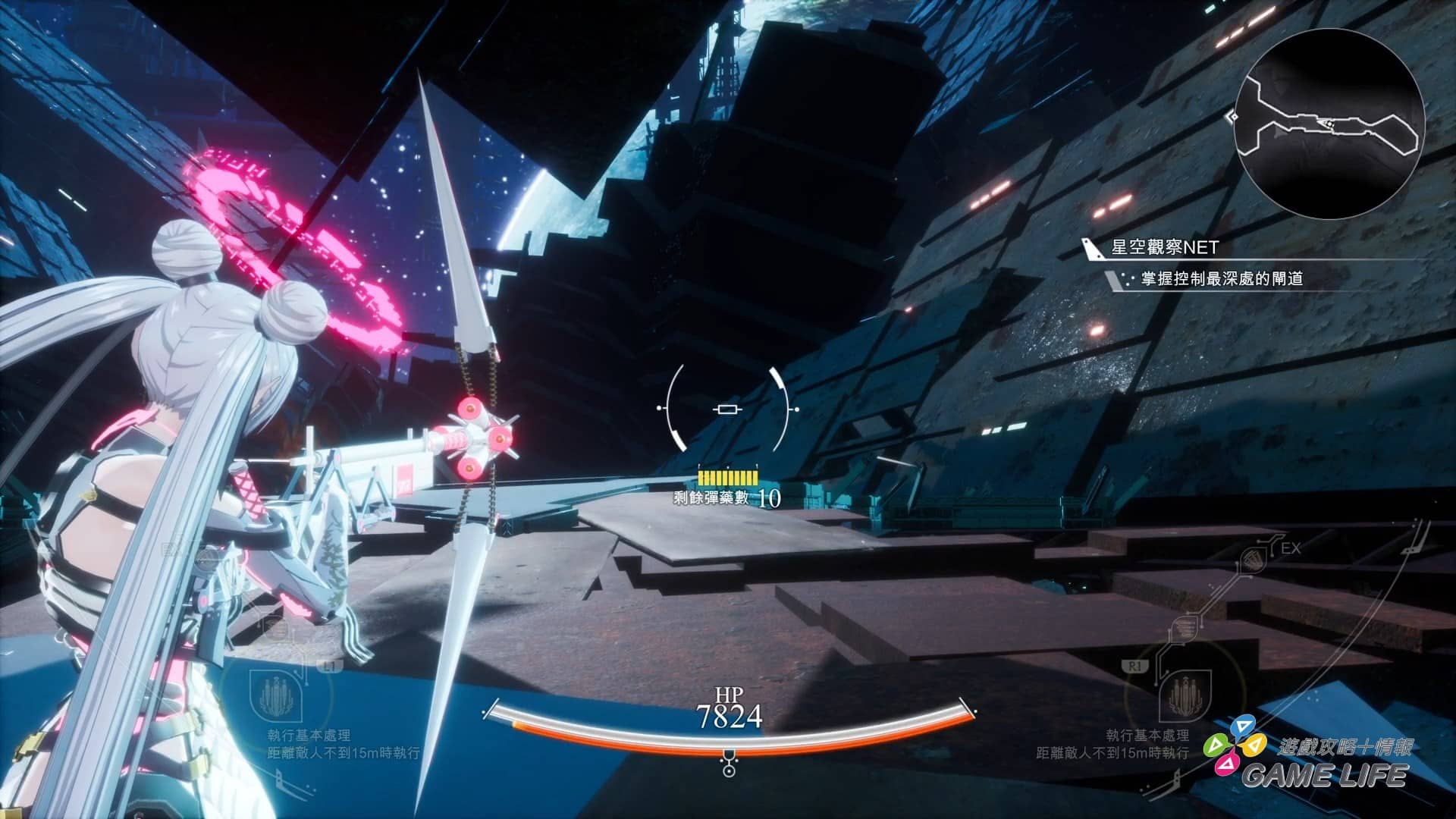The image size is (1456, 819).
Task: Activate the skill icon beside the L1 label
Action: point(277,696)
